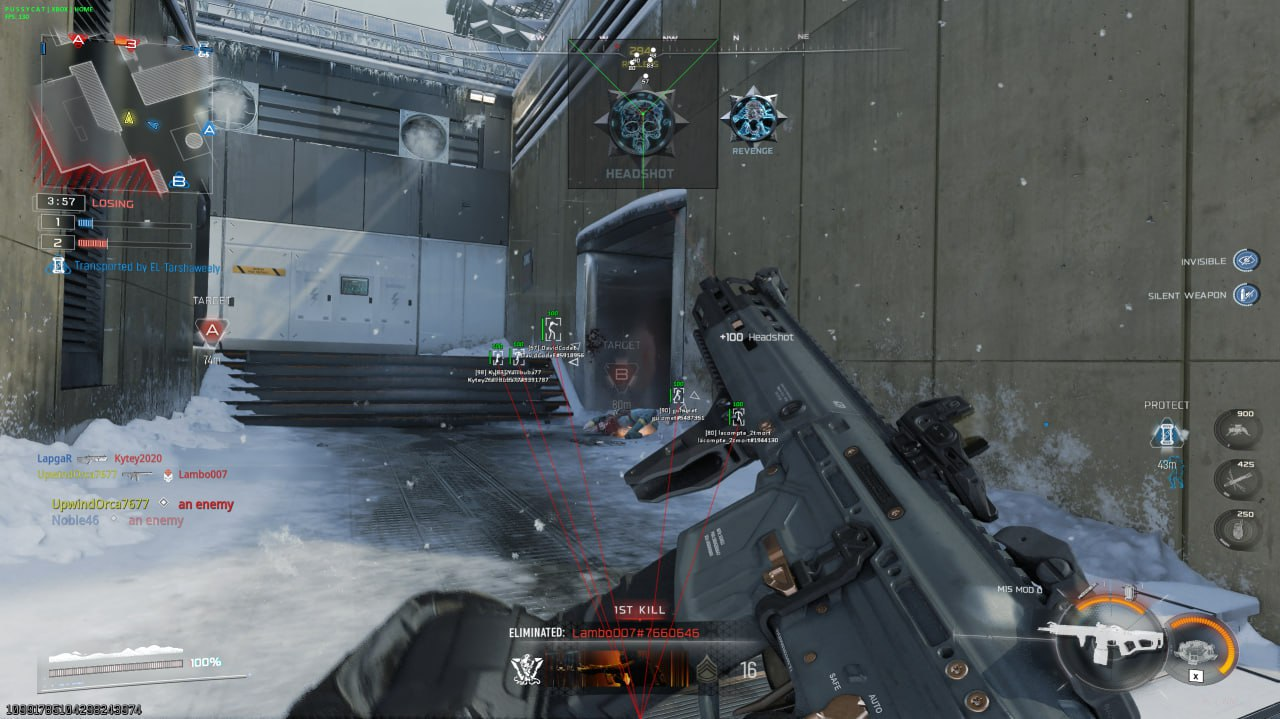Image resolution: width=1280 pixels, height=719 pixels.
Task: Select the Invisible perk icon
Action: [x=1245, y=261]
